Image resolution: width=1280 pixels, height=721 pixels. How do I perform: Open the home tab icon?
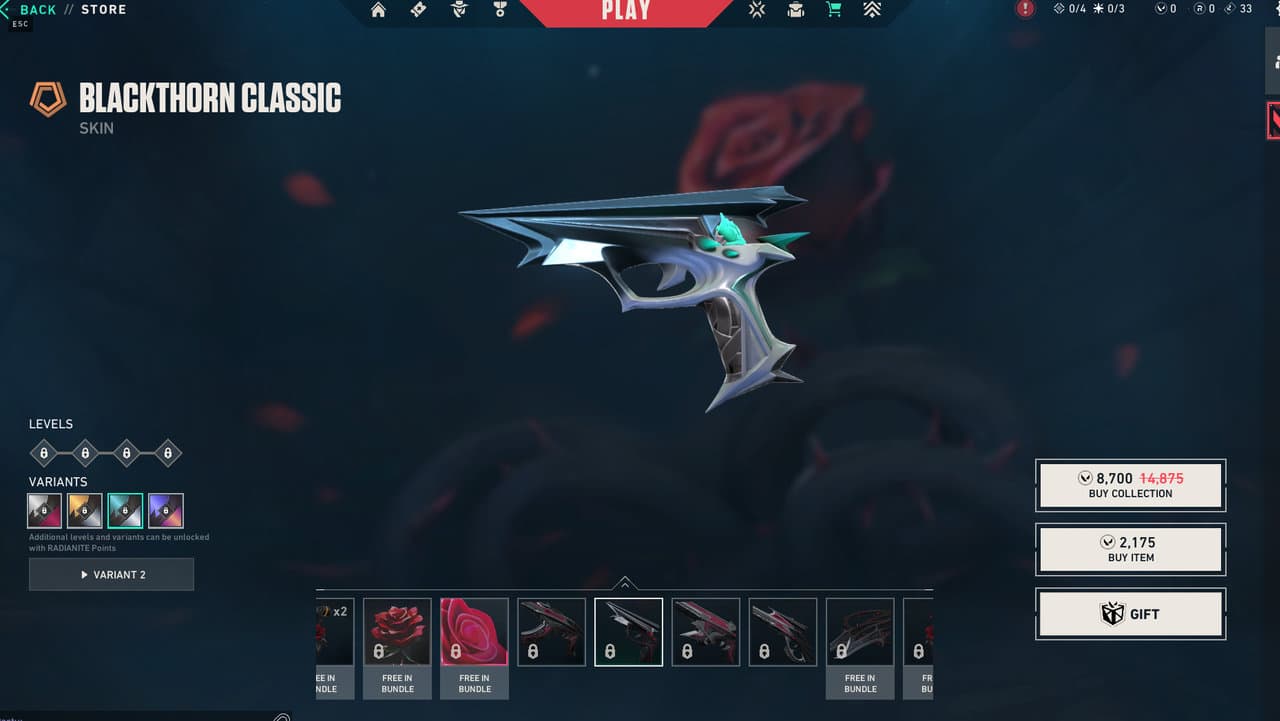click(x=378, y=10)
